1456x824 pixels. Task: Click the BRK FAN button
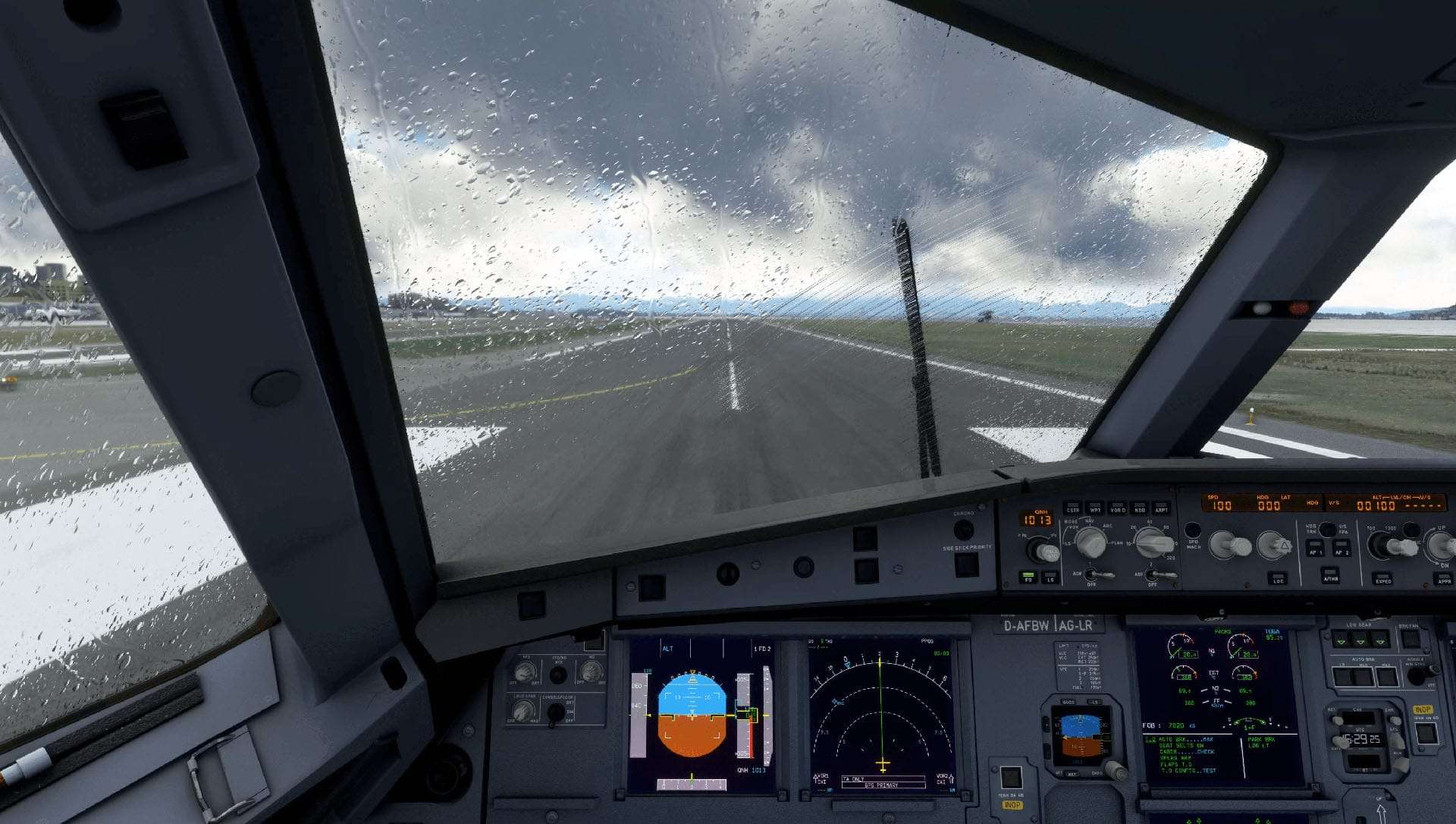(1410, 639)
